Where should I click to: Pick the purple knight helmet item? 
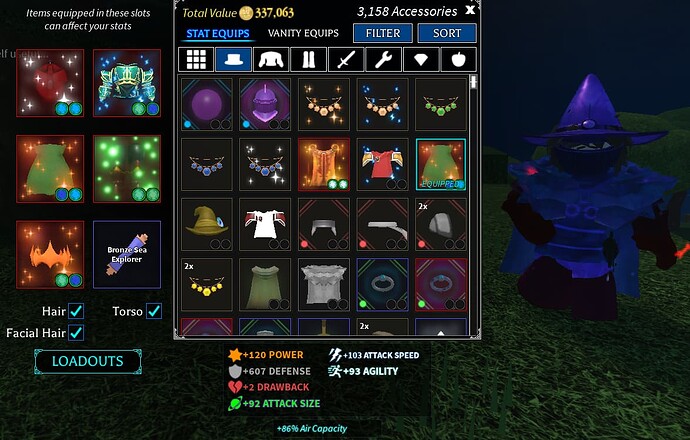(265, 104)
